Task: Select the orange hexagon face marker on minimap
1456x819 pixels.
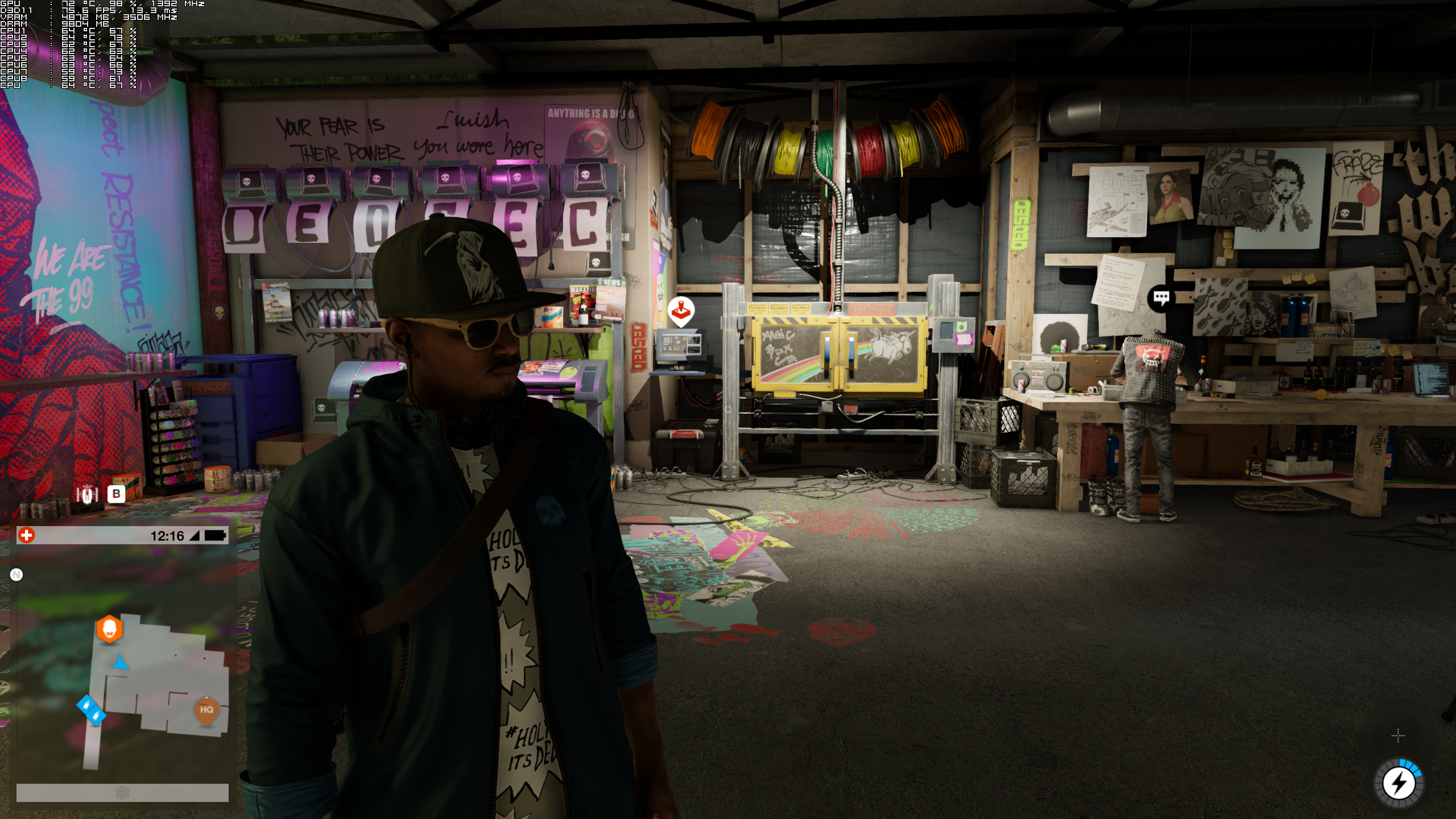Action: [x=109, y=629]
